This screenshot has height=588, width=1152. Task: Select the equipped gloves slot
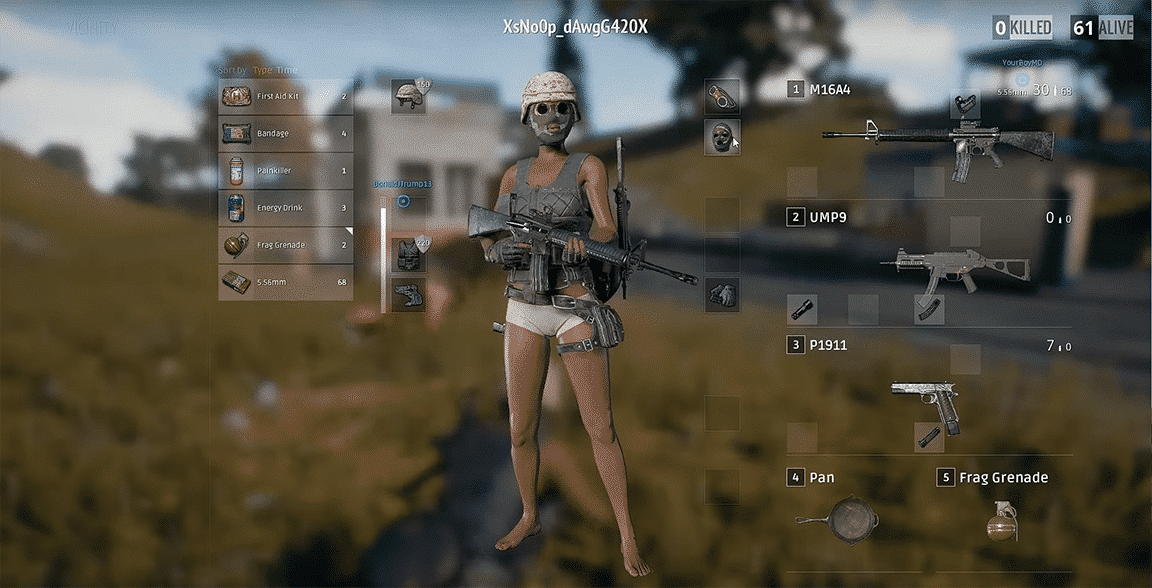(721, 294)
